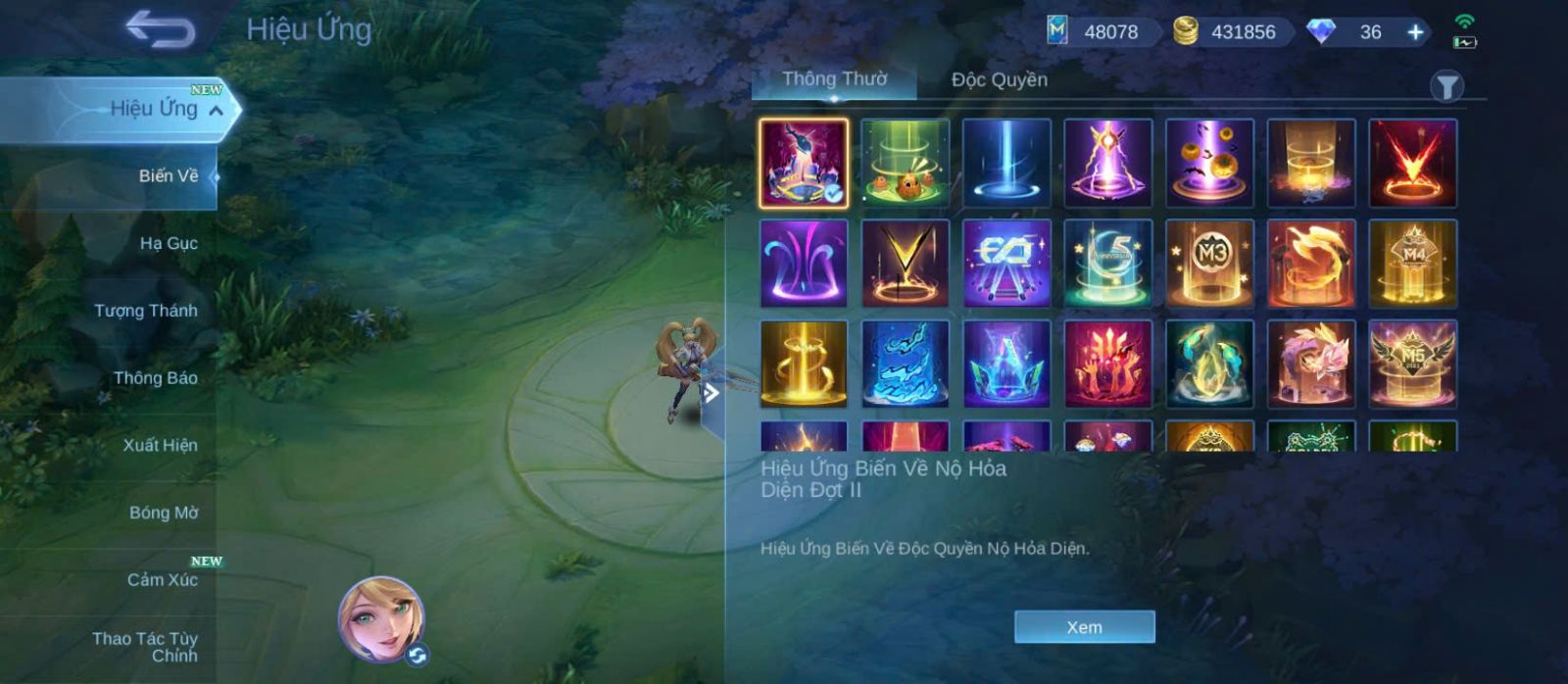Collapse the Hiệu Ứng menu header

216,111
